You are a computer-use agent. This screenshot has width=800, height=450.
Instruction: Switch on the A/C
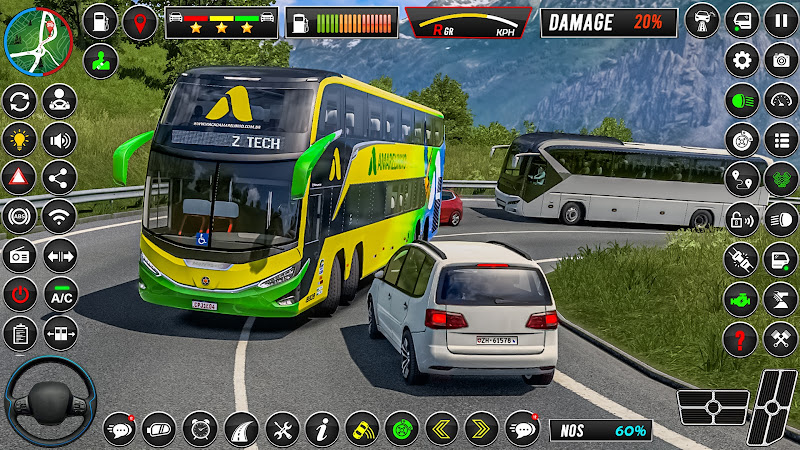click(61, 294)
